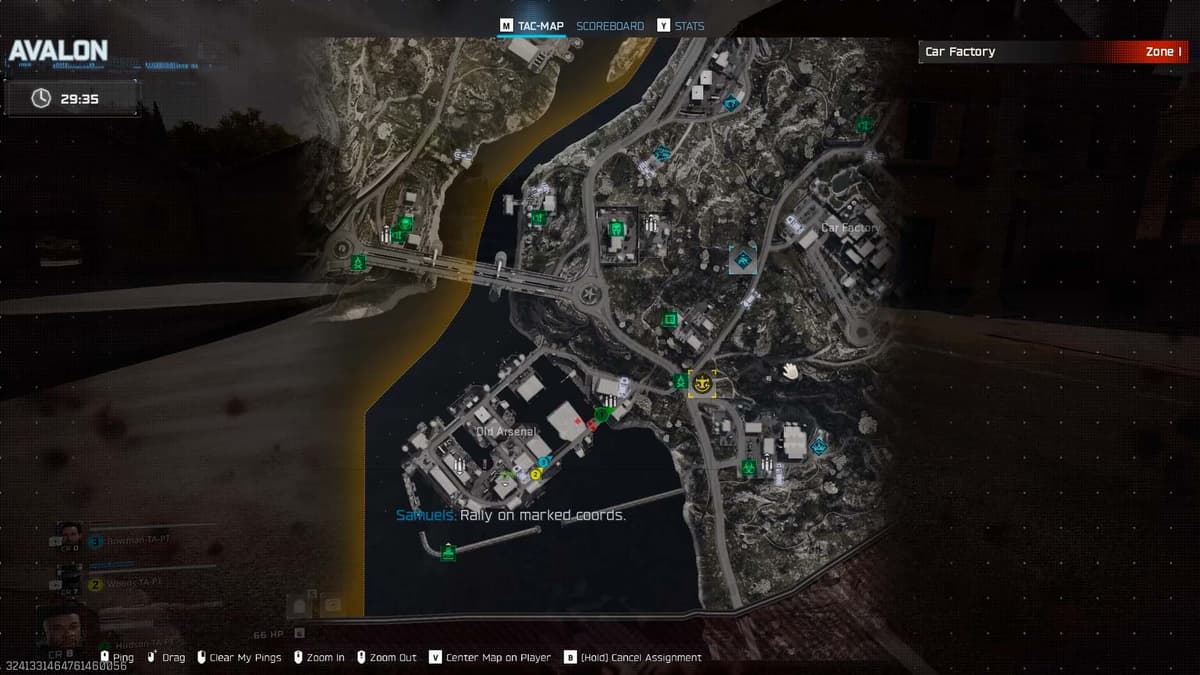This screenshot has width=1200, height=675.
Task: Select the green marker left of anchor objective
Action: click(681, 382)
